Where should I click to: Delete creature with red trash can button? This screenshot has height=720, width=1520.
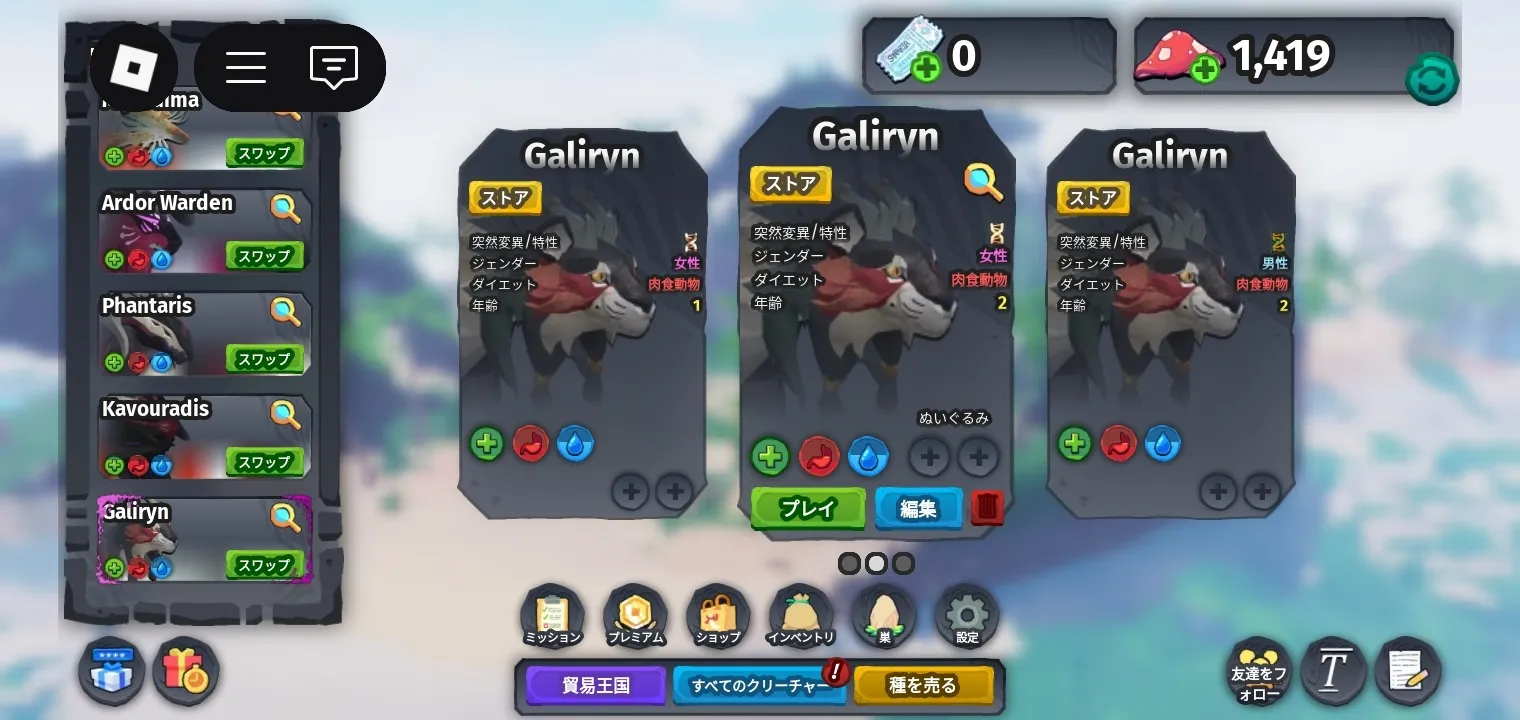987,508
